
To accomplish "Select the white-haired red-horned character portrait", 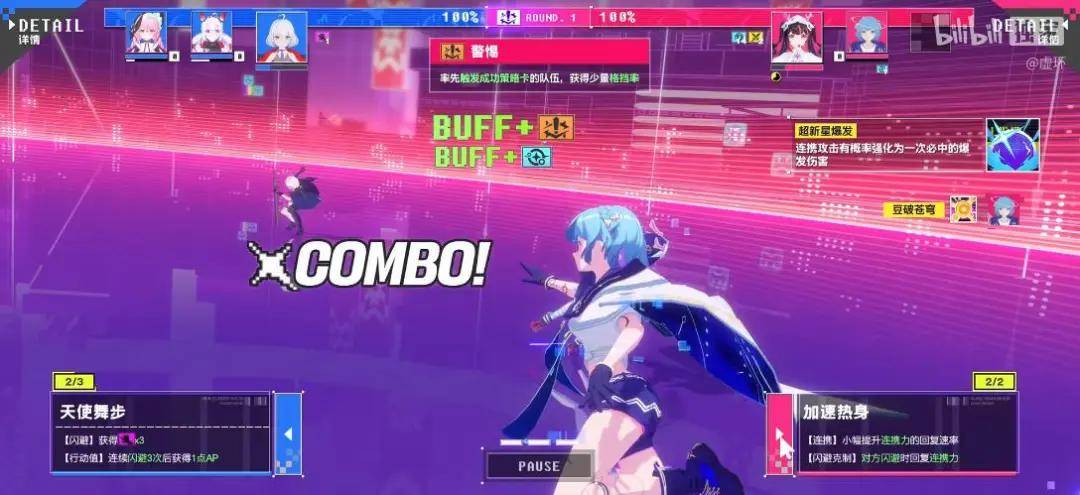I will pyautogui.click(x=211, y=34).
